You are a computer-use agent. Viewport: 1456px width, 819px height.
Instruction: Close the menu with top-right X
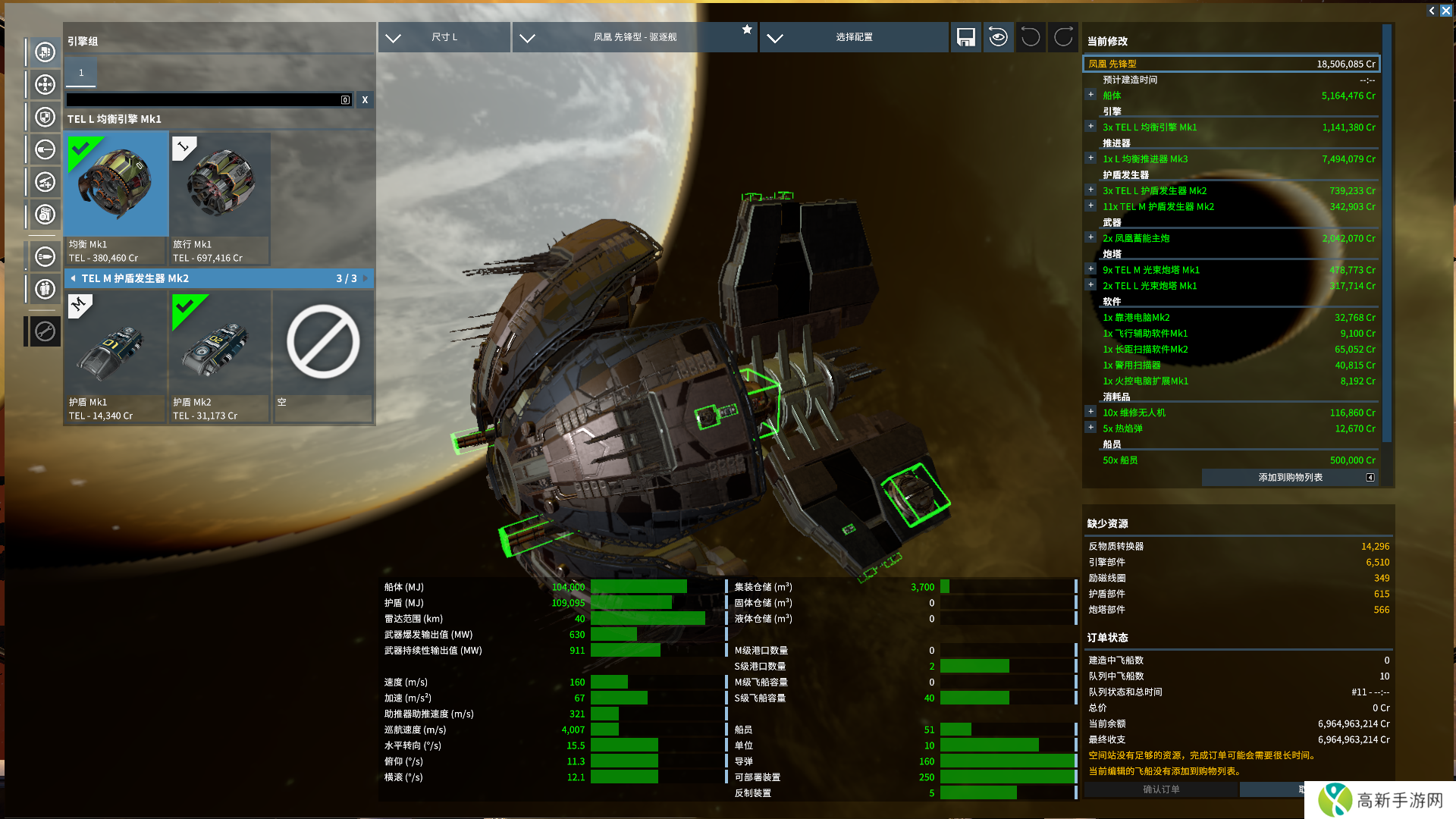(x=1446, y=11)
